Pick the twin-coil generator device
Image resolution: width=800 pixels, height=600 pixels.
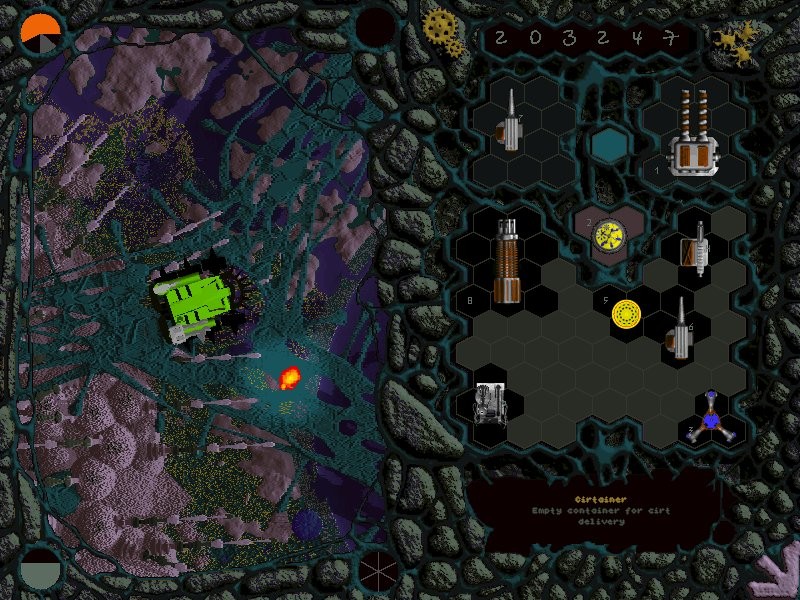(695, 136)
